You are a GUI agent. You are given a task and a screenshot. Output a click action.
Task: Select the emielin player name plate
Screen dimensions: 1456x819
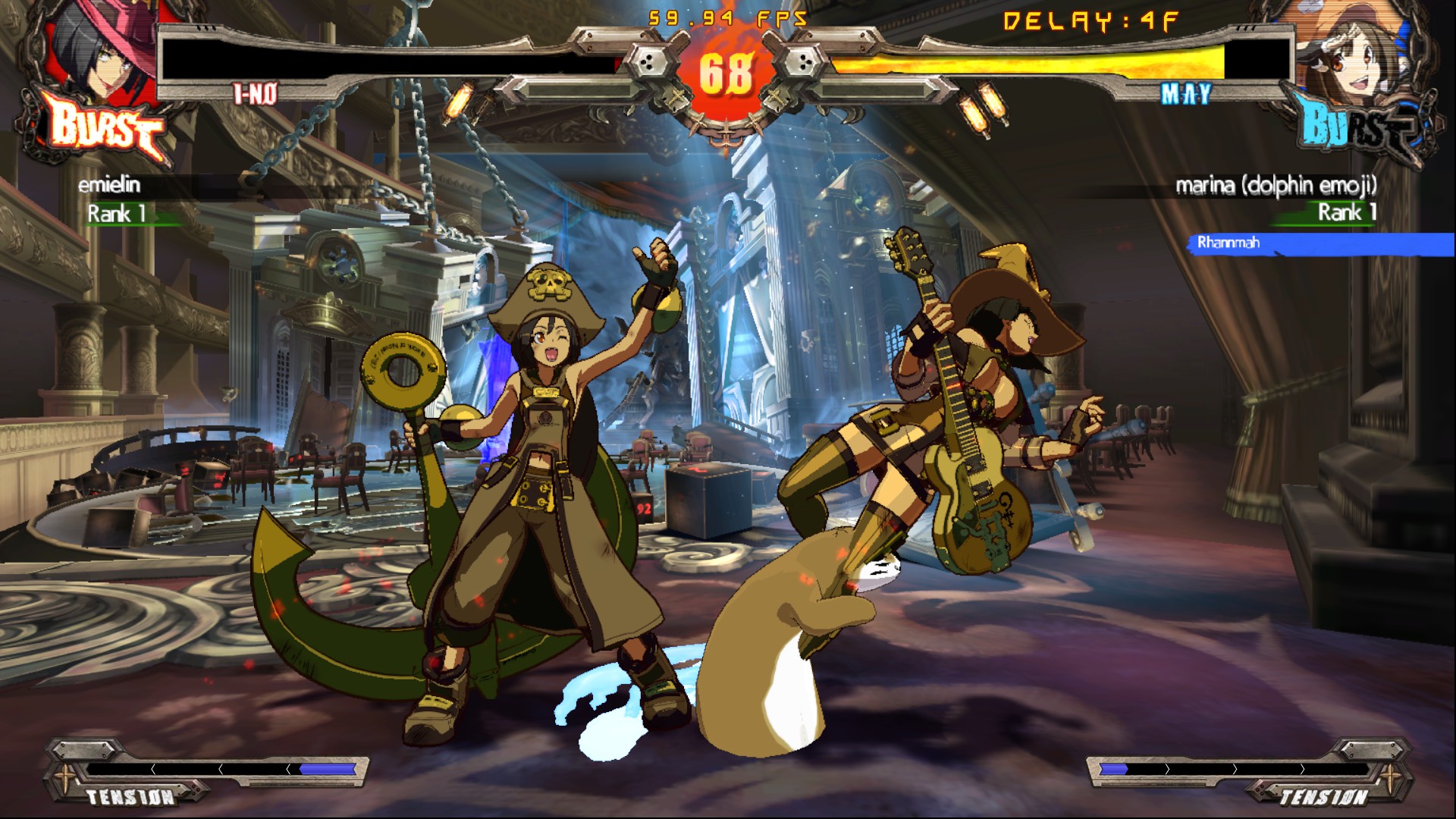pyautogui.click(x=109, y=185)
